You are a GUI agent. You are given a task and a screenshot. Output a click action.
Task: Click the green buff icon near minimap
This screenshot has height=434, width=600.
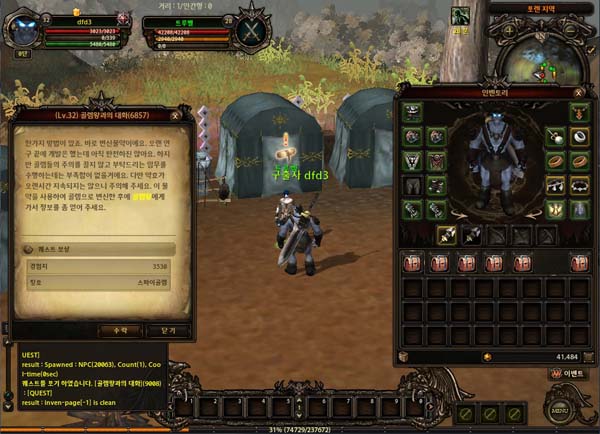tap(461, 17)
